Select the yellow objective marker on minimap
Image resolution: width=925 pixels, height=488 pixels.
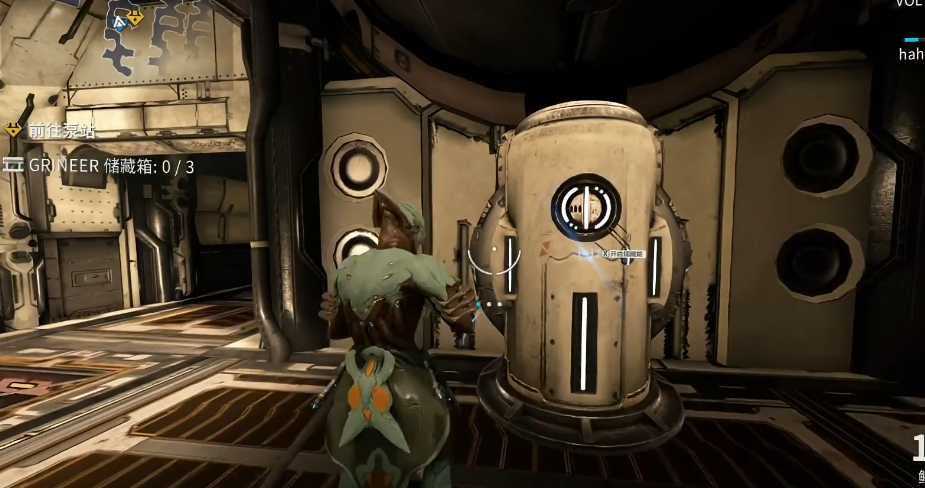[x=135, y=17]
